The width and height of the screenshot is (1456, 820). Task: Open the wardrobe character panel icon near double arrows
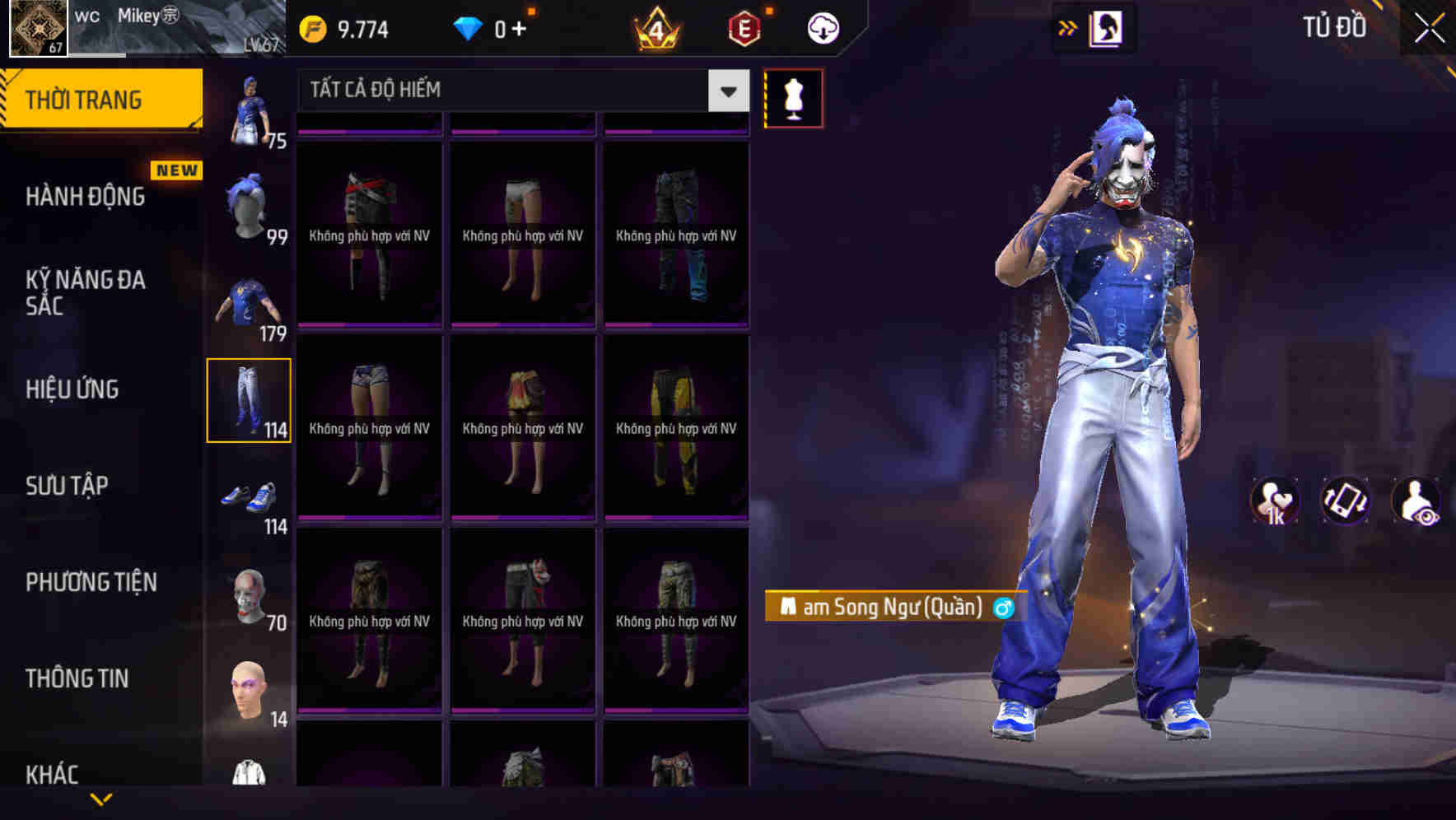tap(1106, 26)
